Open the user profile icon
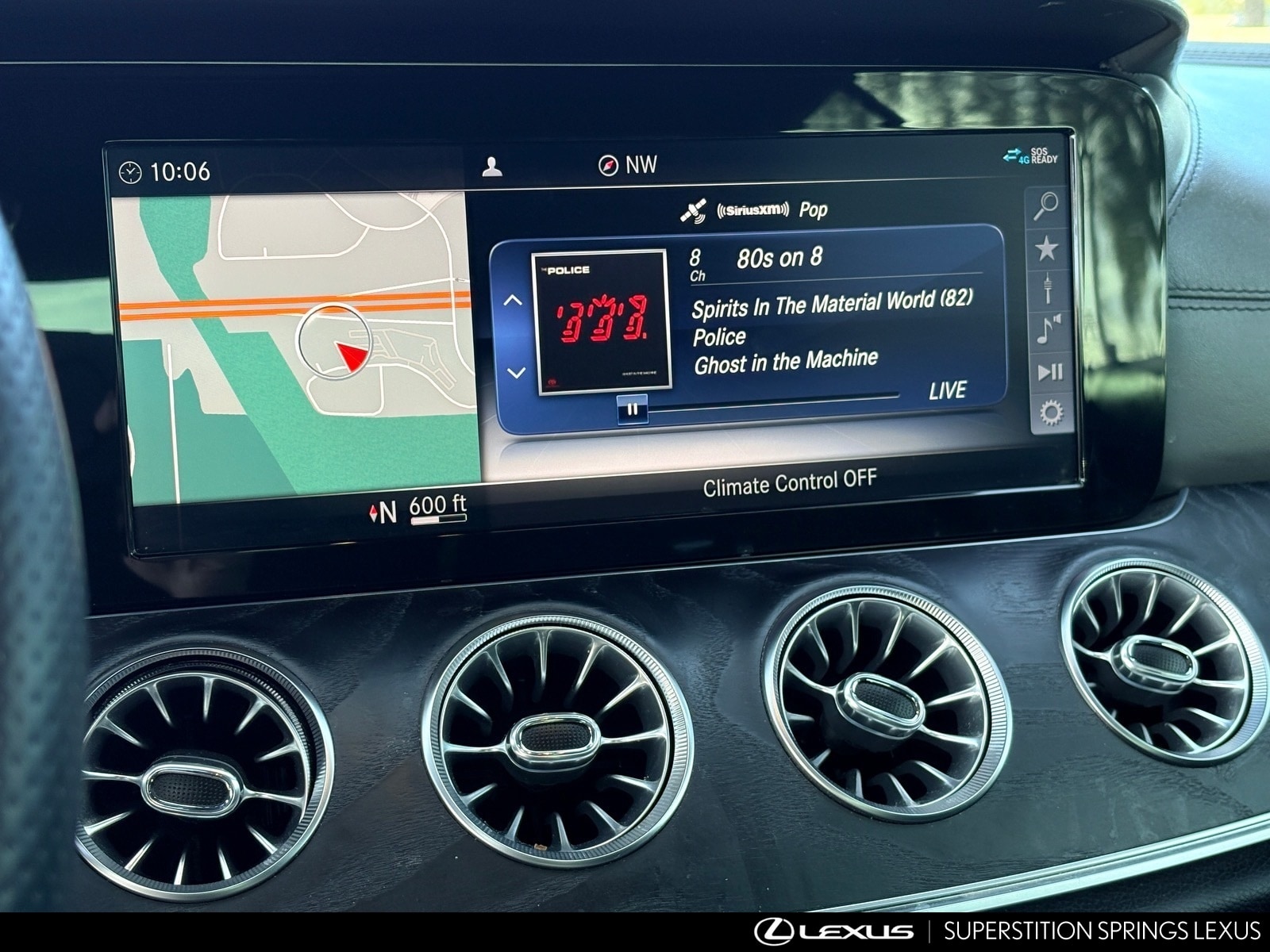1270x952 pixels. tap(492, 167)
